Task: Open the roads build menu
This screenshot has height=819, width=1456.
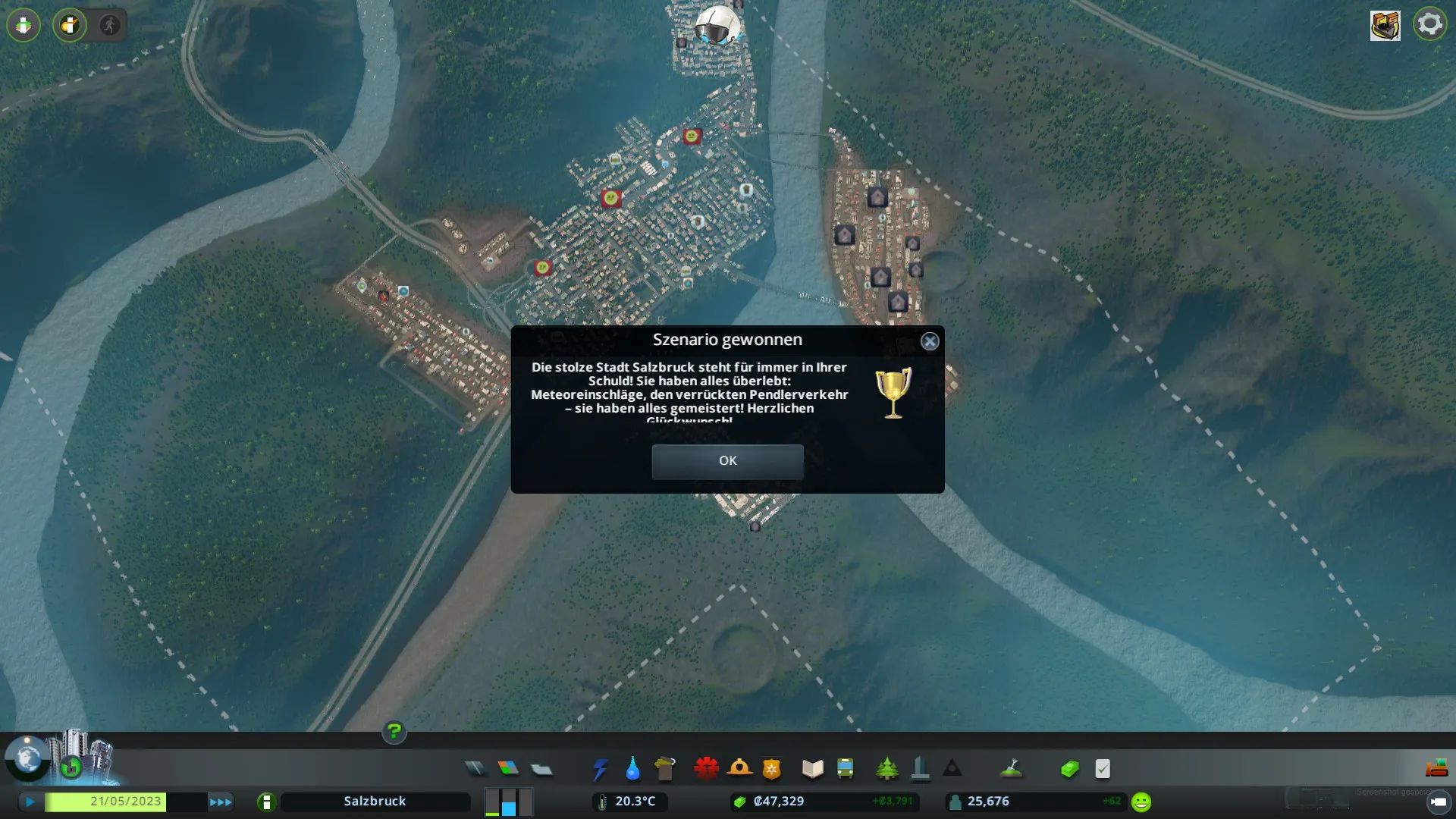Action: point(475,769)
